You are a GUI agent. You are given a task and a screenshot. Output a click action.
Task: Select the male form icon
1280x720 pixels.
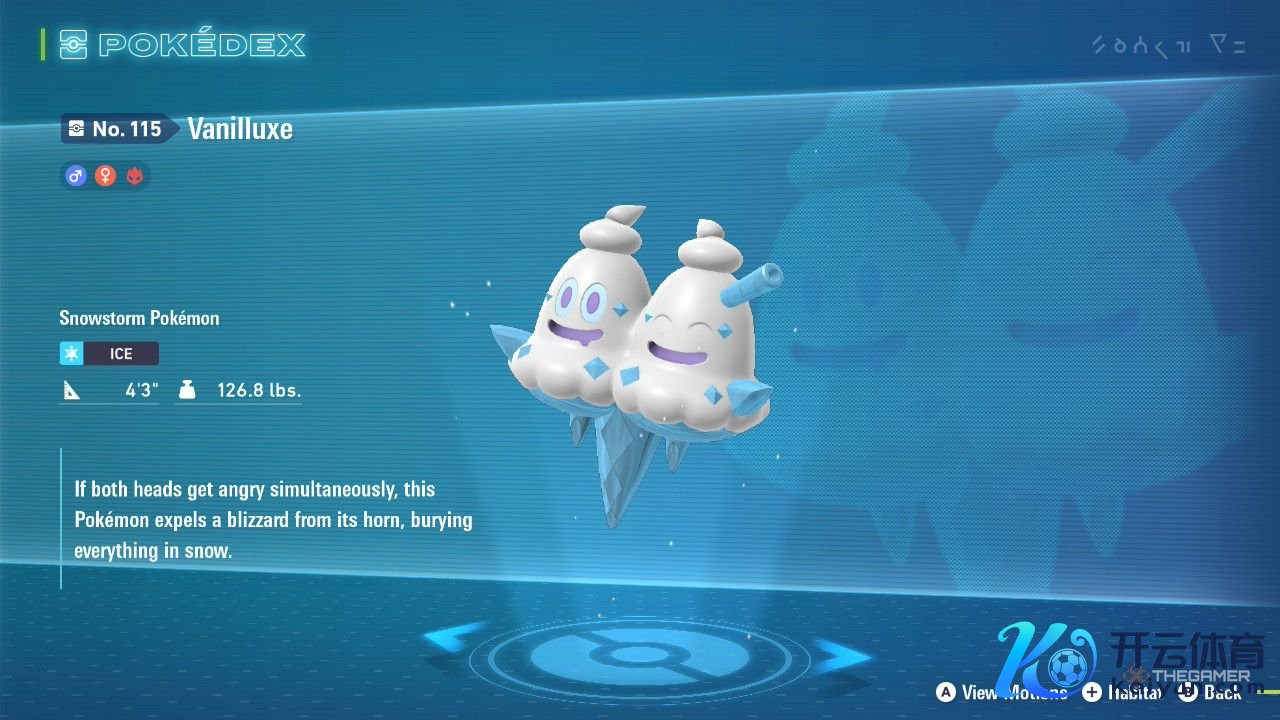coord(75,176)
